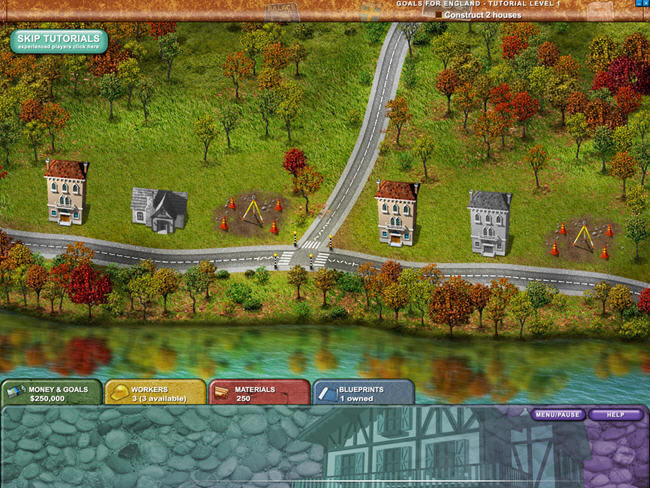This screenshot has height=488, width=650.
Task: Switch to the Workers tab
Action: pos(155,391)
